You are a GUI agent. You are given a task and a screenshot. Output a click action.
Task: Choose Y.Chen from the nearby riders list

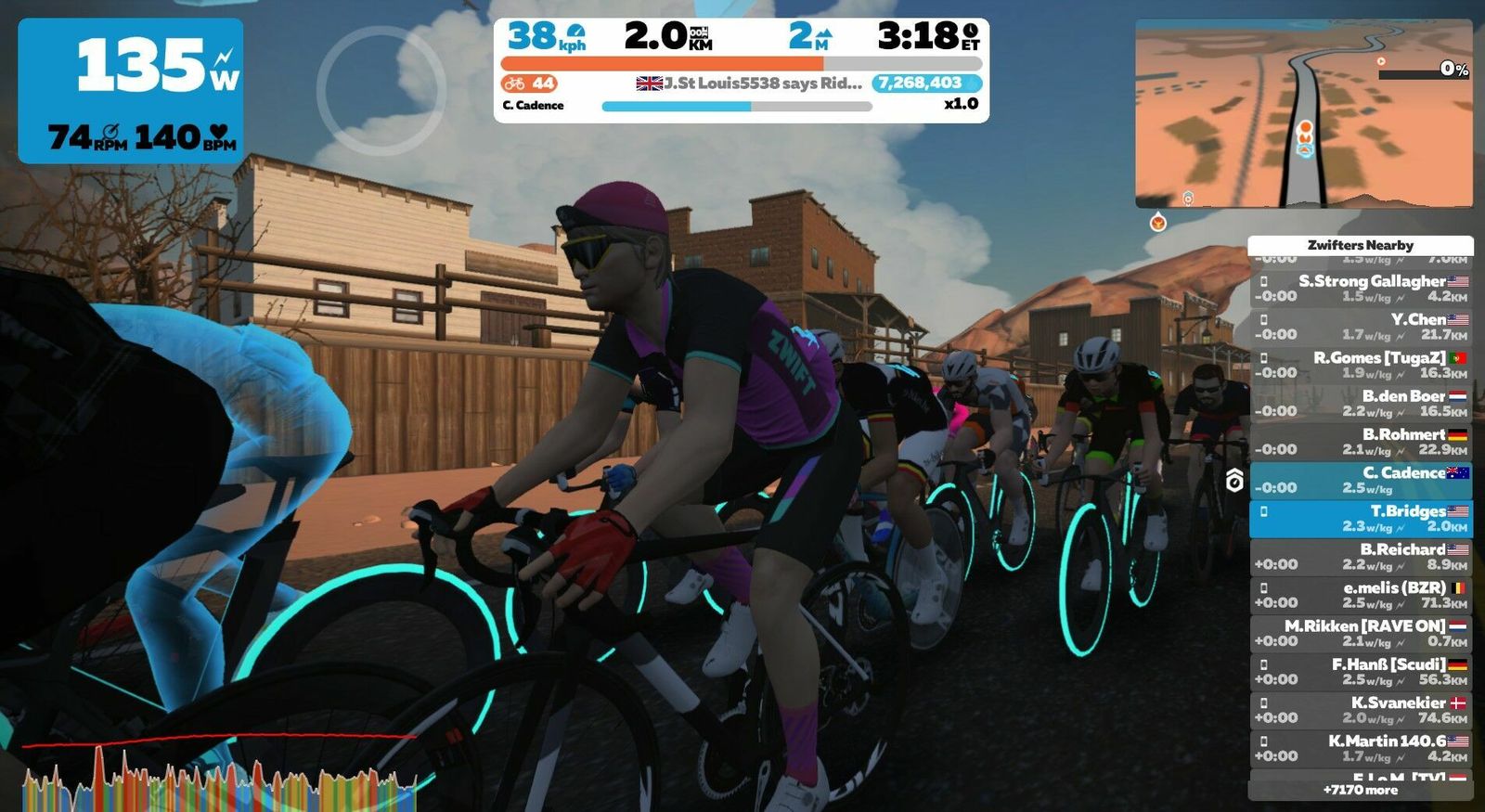1360,327
